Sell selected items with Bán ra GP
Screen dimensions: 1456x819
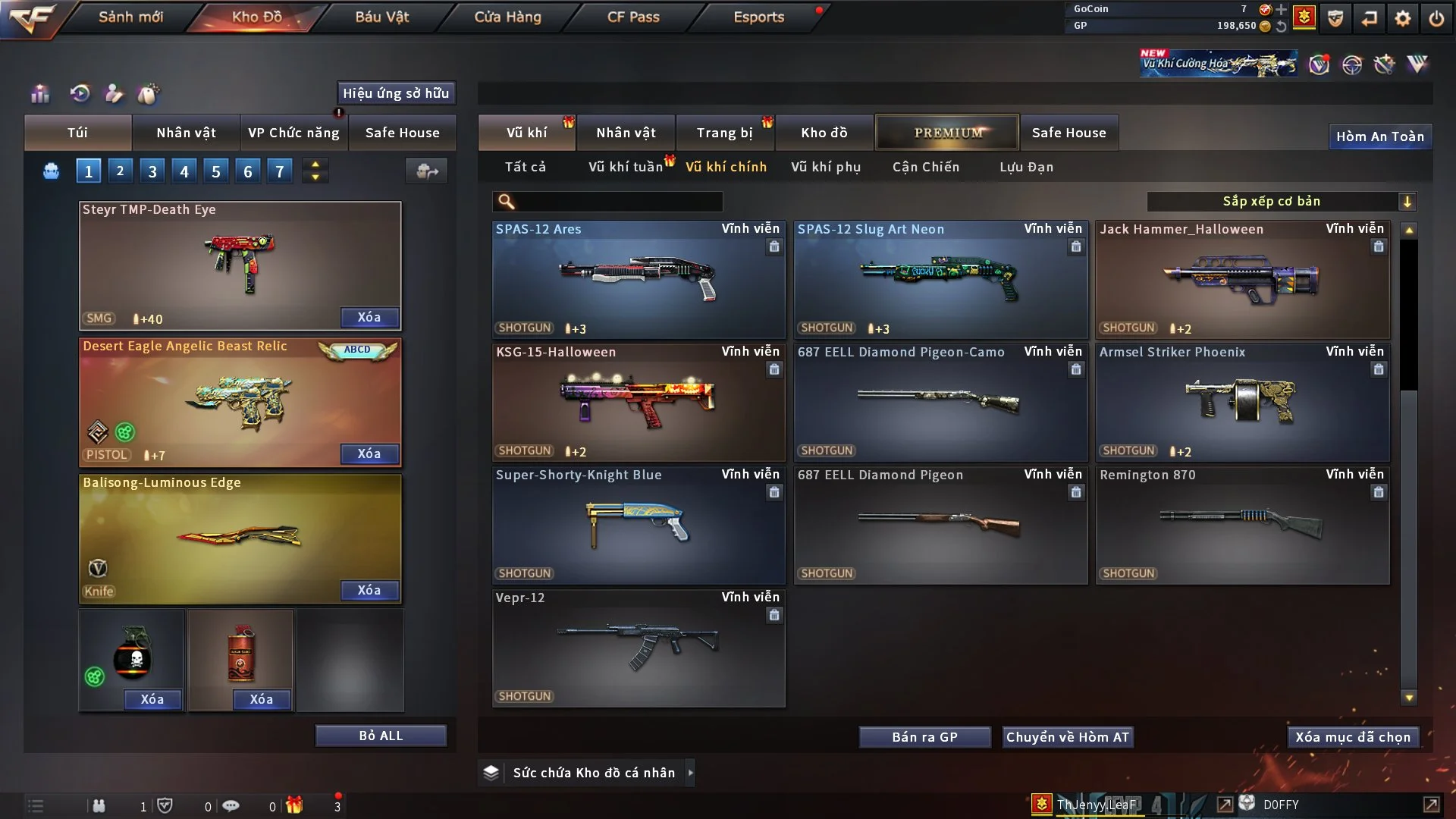[924, 737]
